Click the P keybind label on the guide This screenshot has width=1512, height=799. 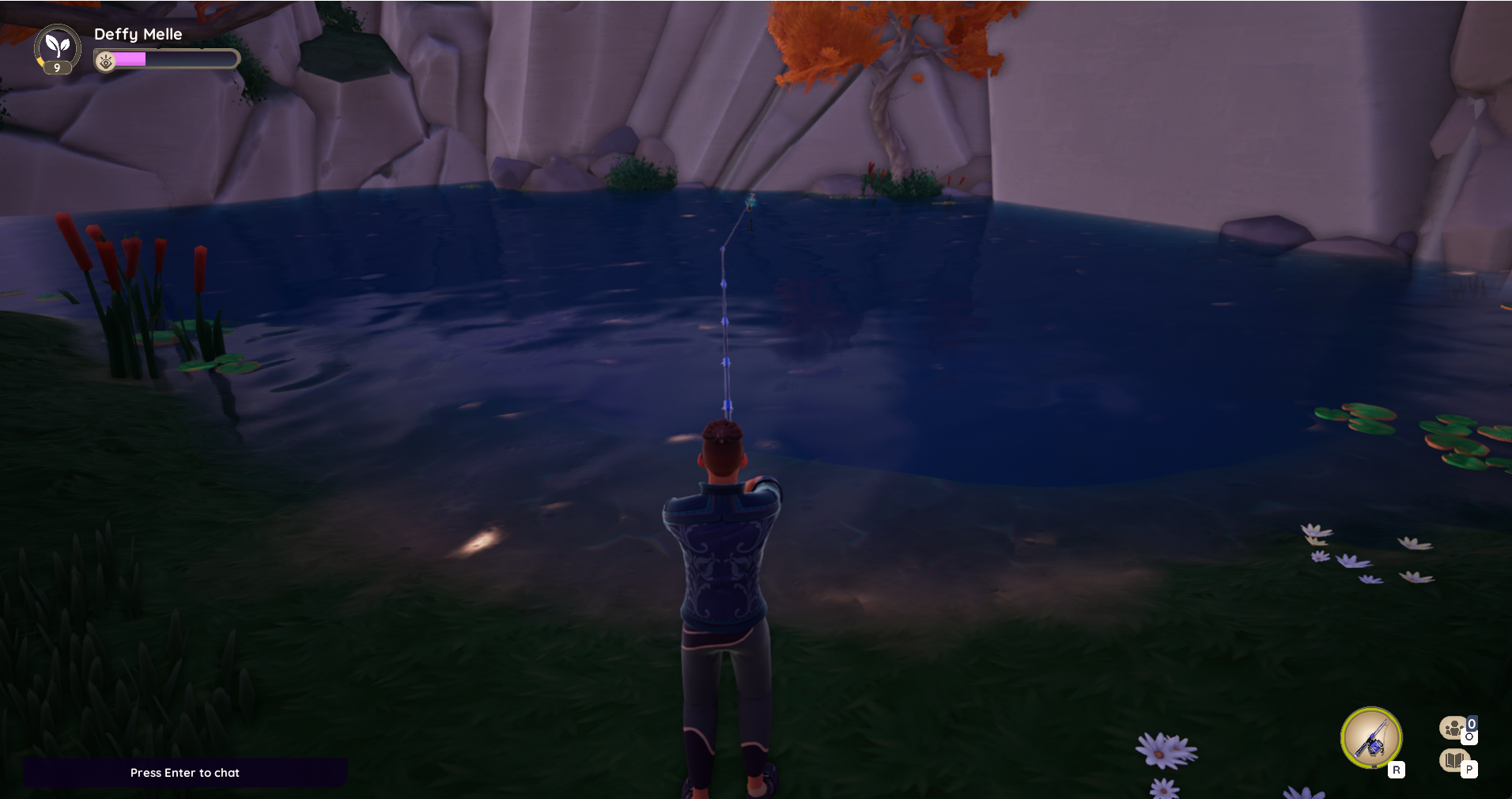click(x=1469, y=768)
